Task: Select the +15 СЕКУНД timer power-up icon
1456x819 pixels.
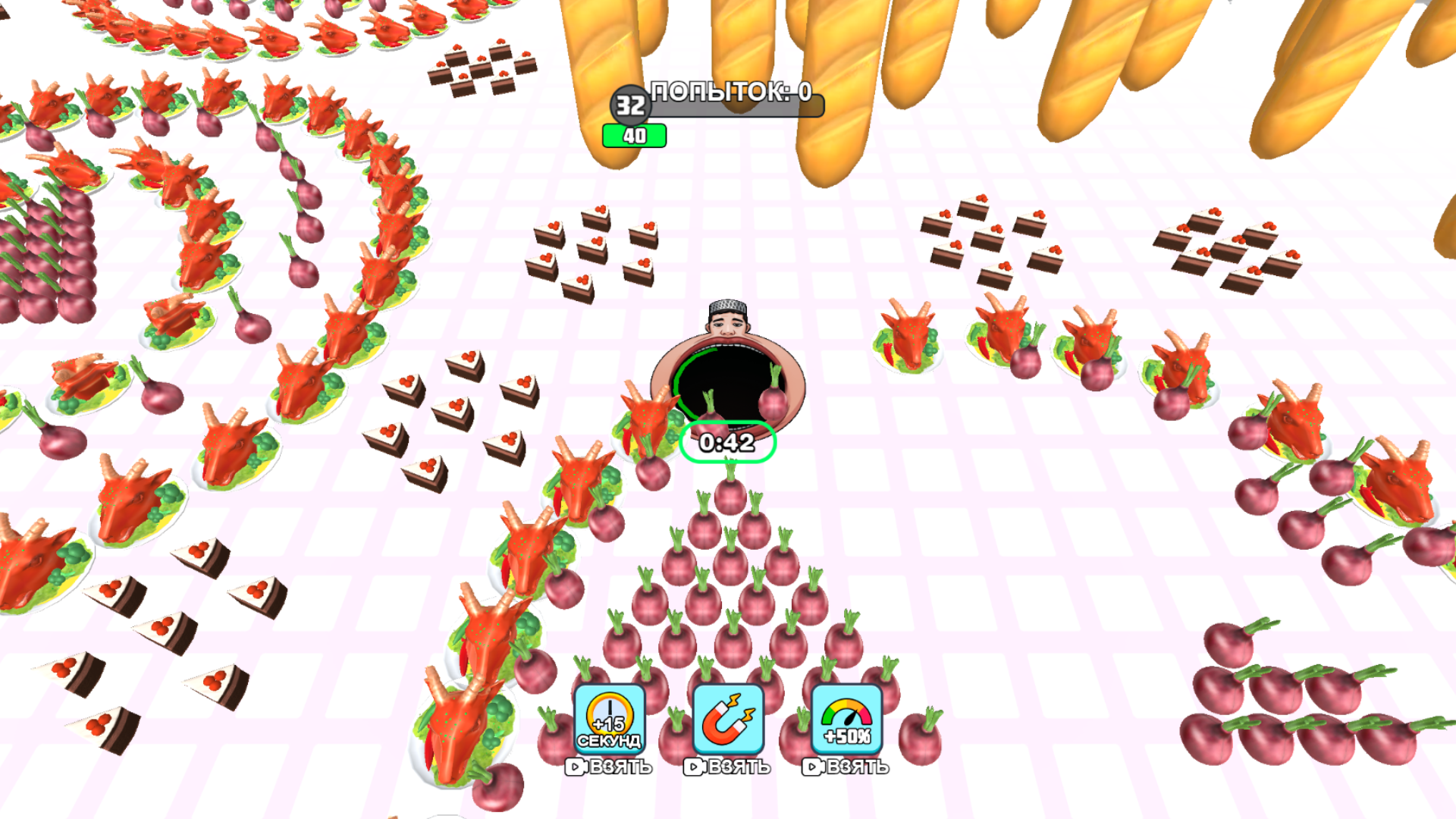Action: point(610,720)
